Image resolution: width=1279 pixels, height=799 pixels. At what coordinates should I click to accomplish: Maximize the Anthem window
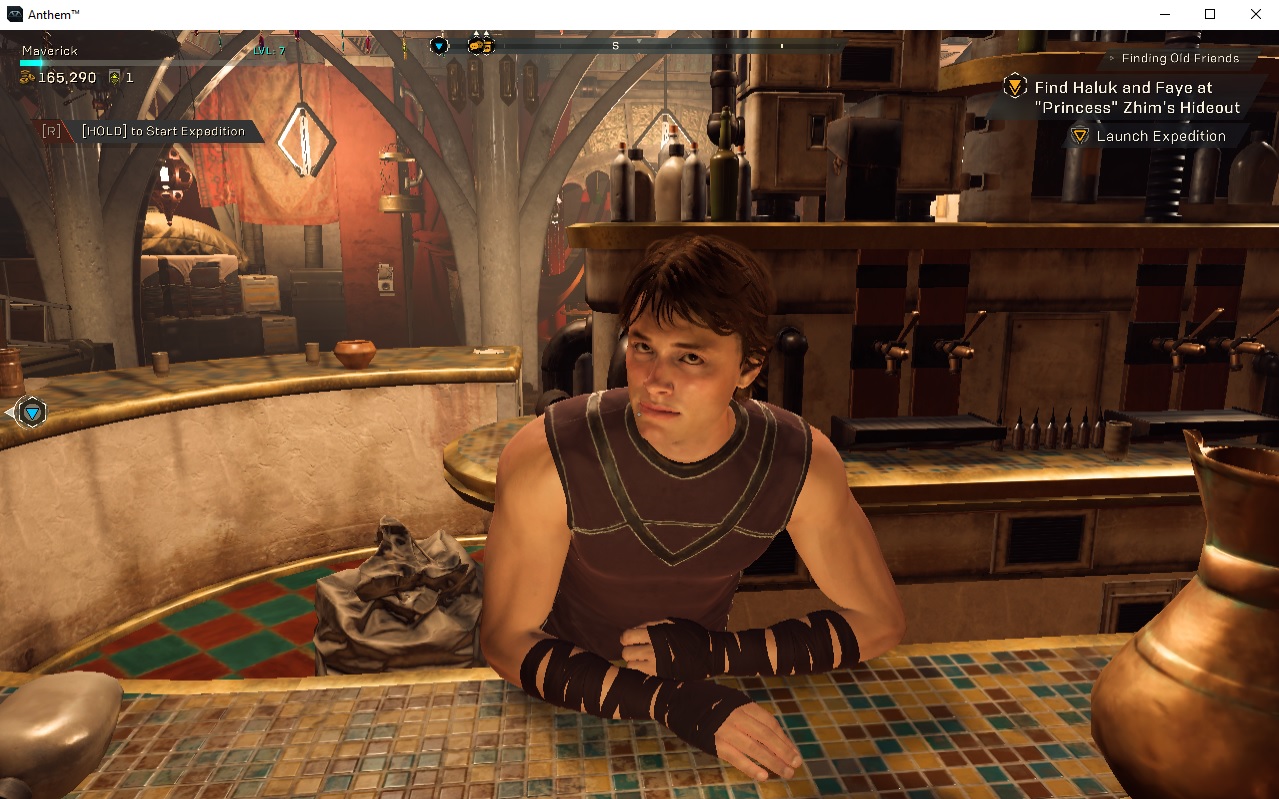click(1210, 14)
